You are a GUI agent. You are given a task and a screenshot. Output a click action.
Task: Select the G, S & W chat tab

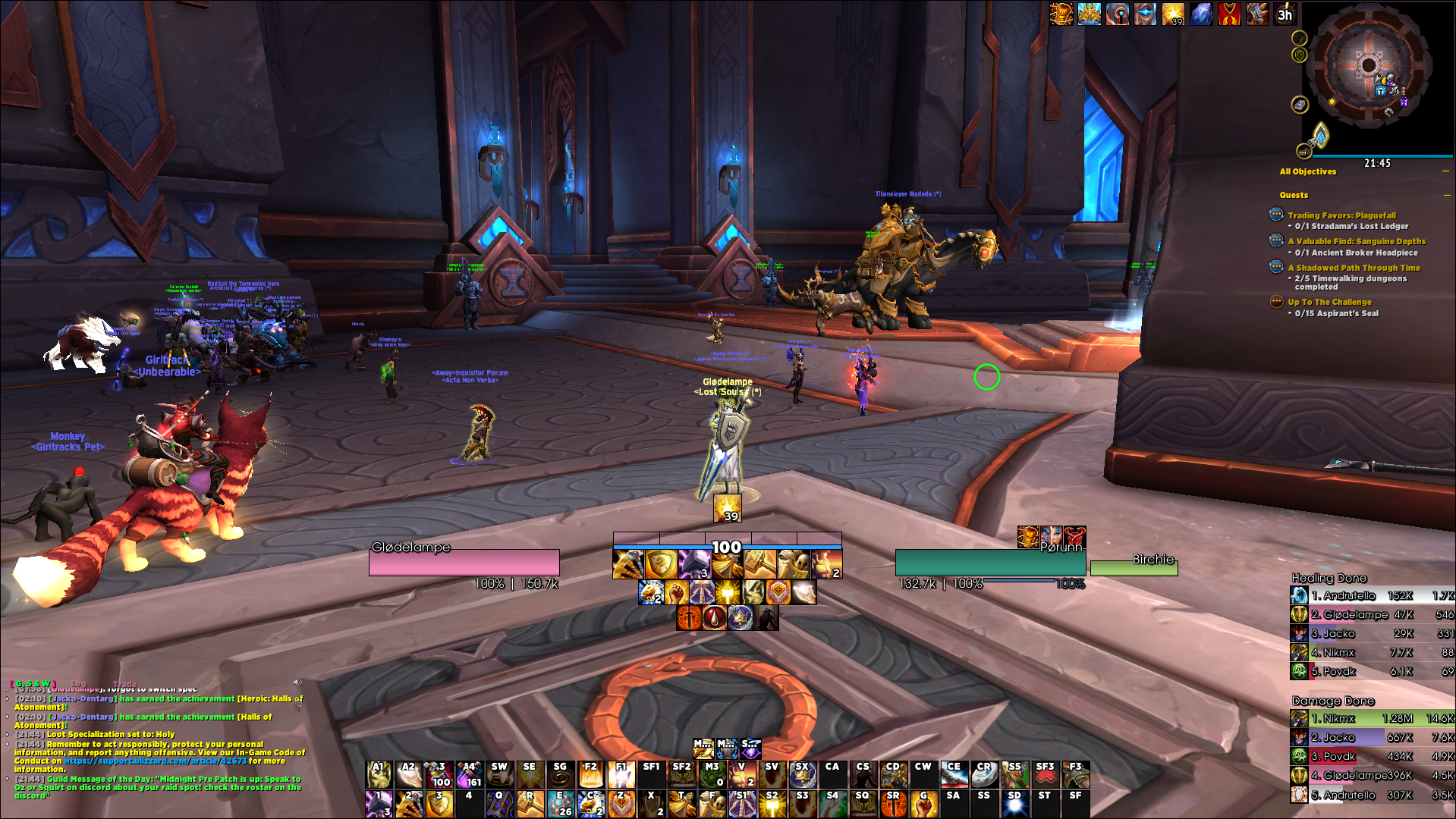pyautogui.click(x=34, y=683)
